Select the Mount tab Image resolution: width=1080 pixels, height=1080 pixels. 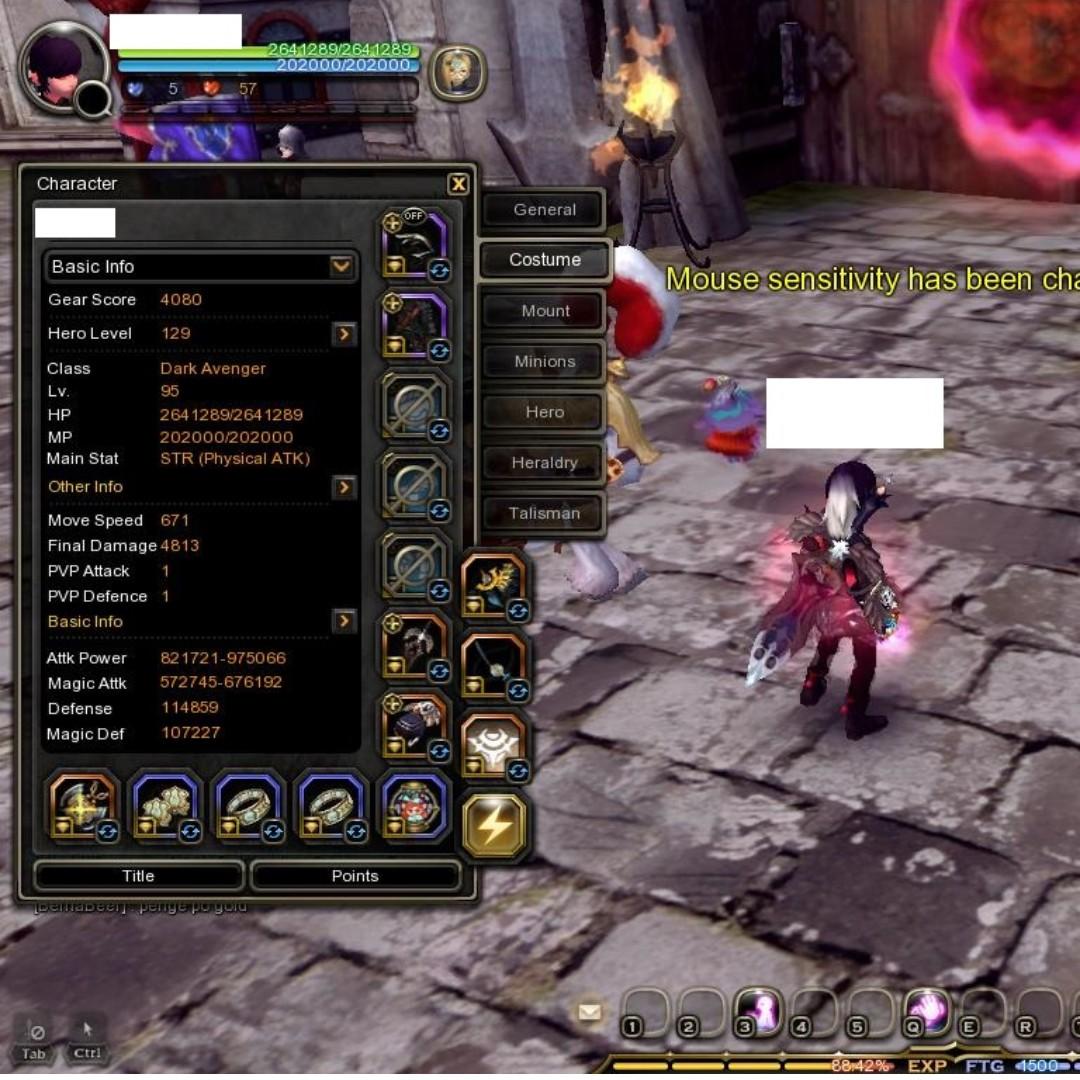click(x=544, y=311)
